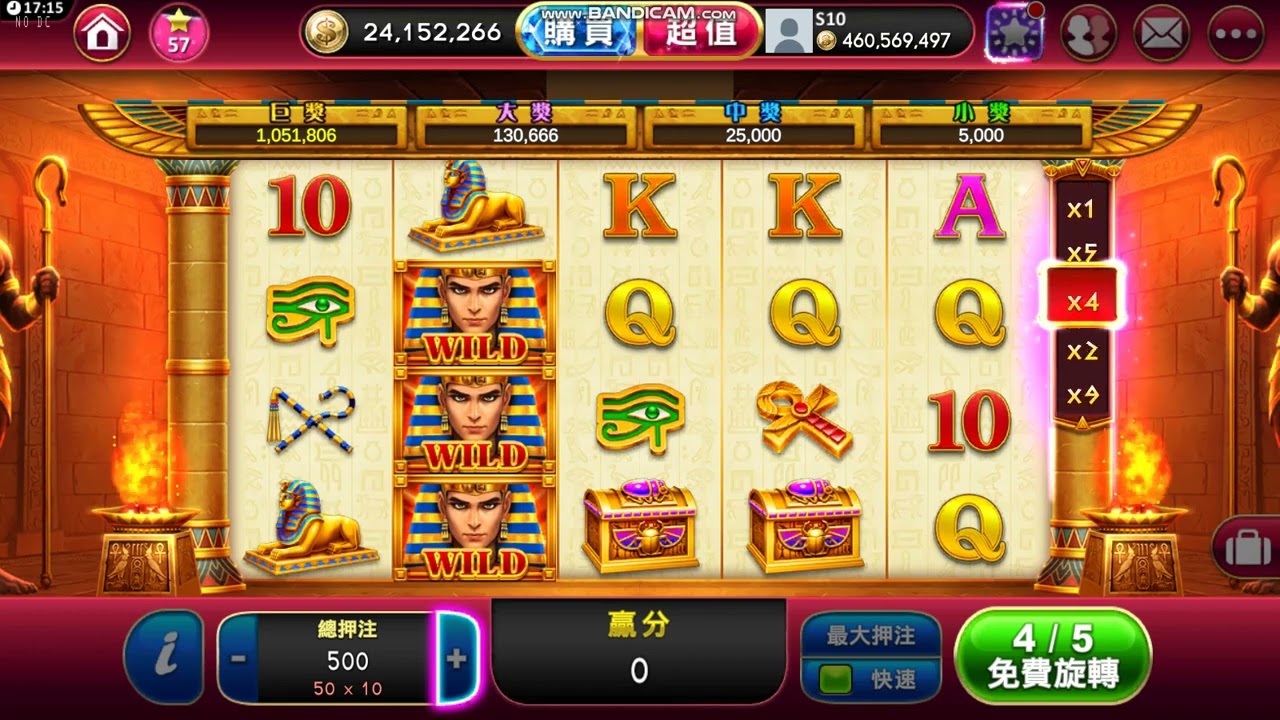Select the 最大押注 max bet button
The height and width of the screenshot is (720, 1280).
point(871,635)
